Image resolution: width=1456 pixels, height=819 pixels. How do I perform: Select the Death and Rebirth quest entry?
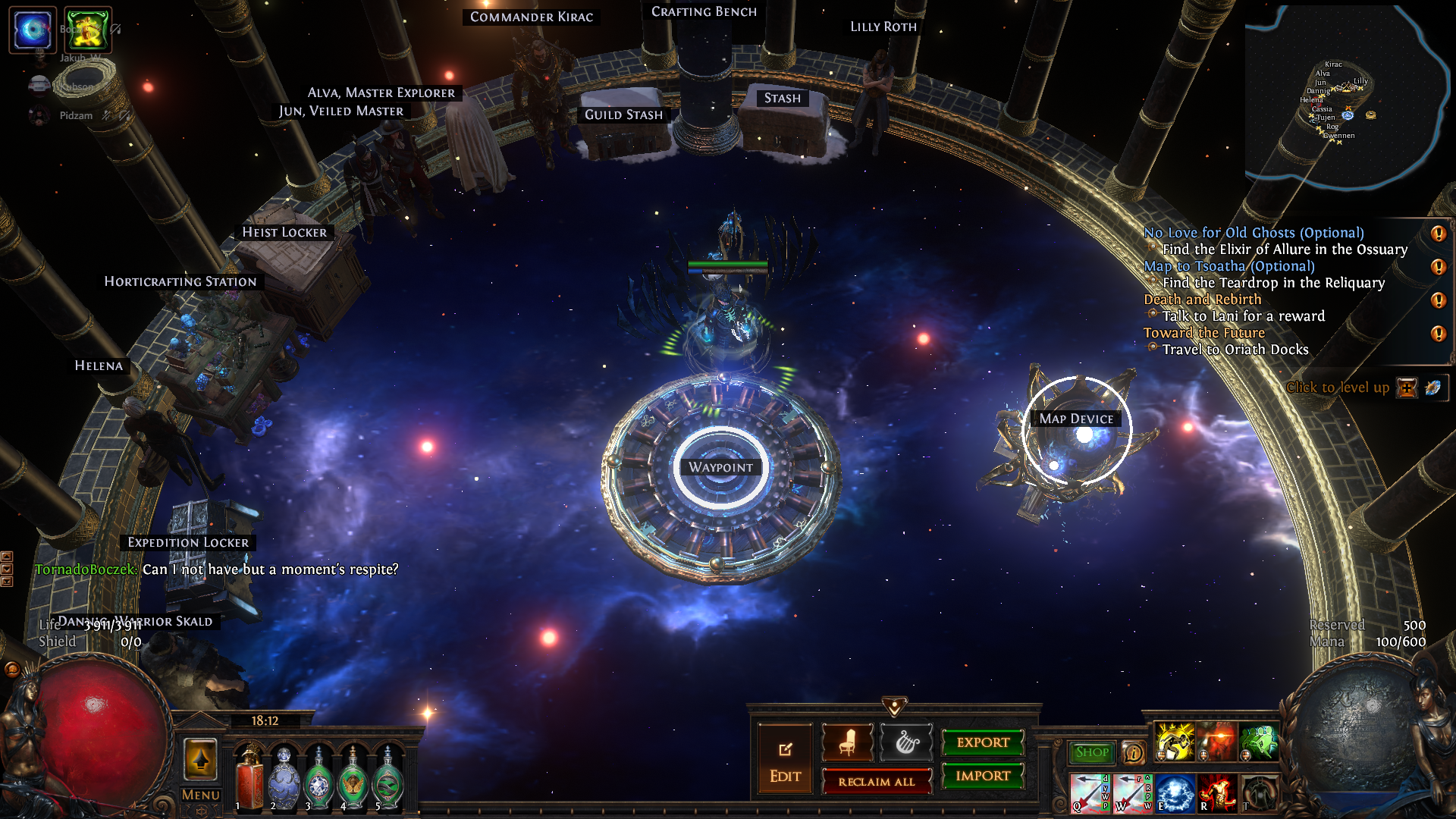[1202, 300]
